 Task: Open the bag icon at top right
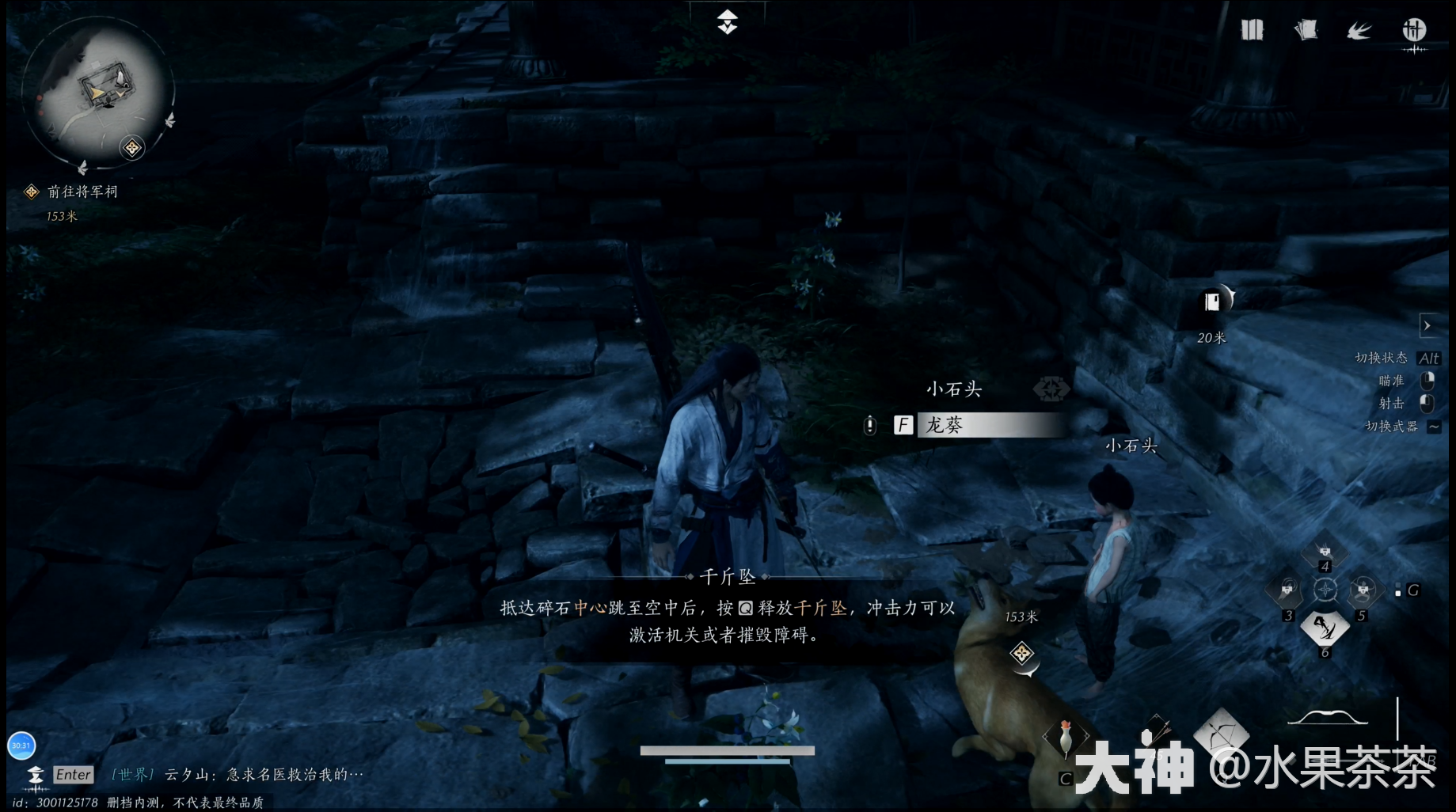click(x=1253, y=29)
